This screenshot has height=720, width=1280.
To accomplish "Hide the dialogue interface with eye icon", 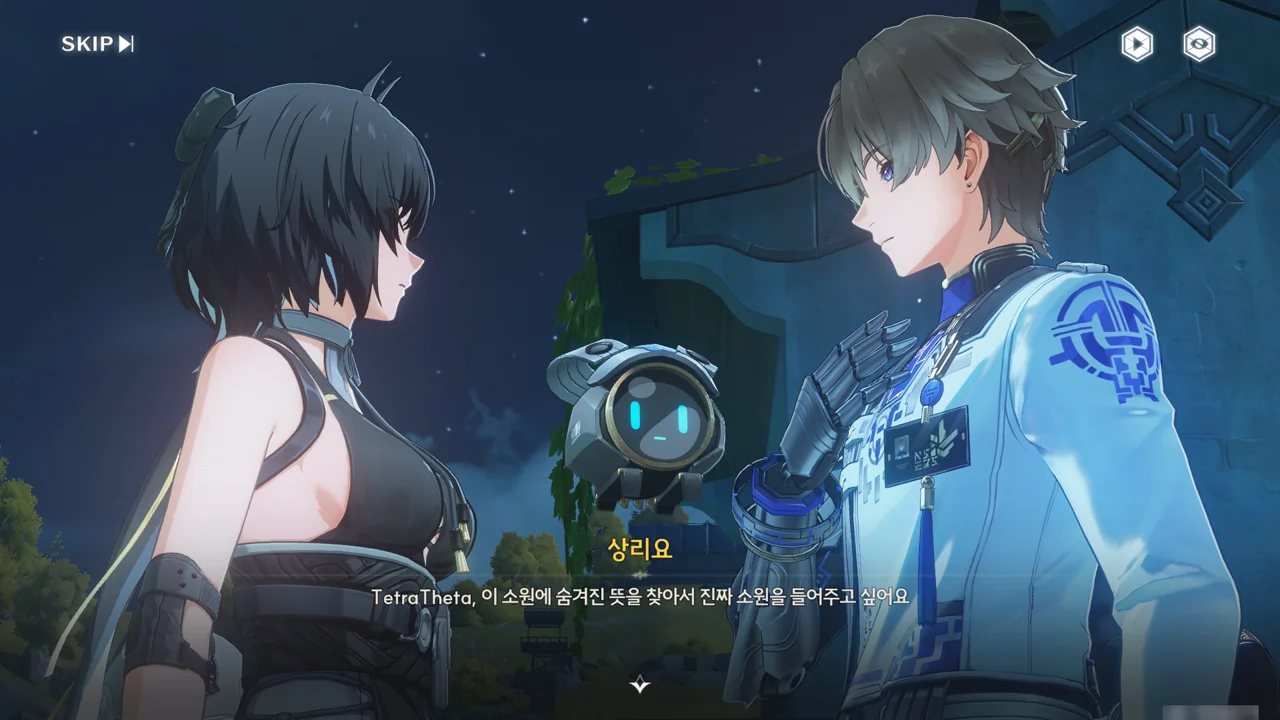I will (x=1199, y=44).
